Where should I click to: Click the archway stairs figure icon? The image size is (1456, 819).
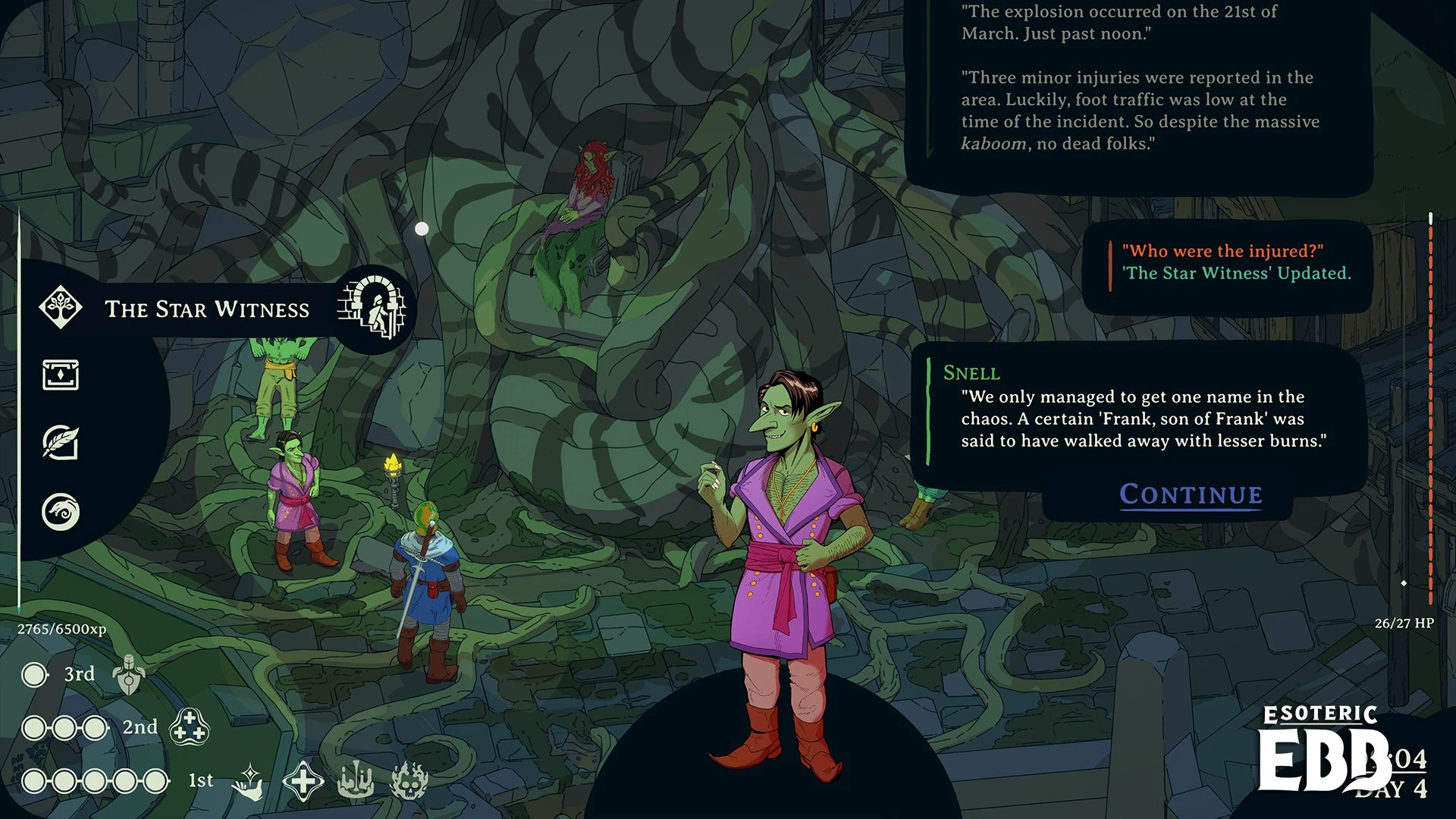coord(372,307)
